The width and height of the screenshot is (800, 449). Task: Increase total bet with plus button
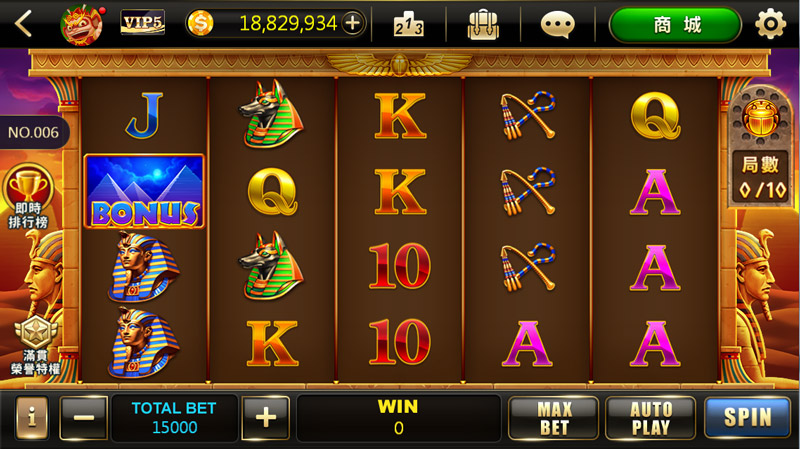click(265, 417)
